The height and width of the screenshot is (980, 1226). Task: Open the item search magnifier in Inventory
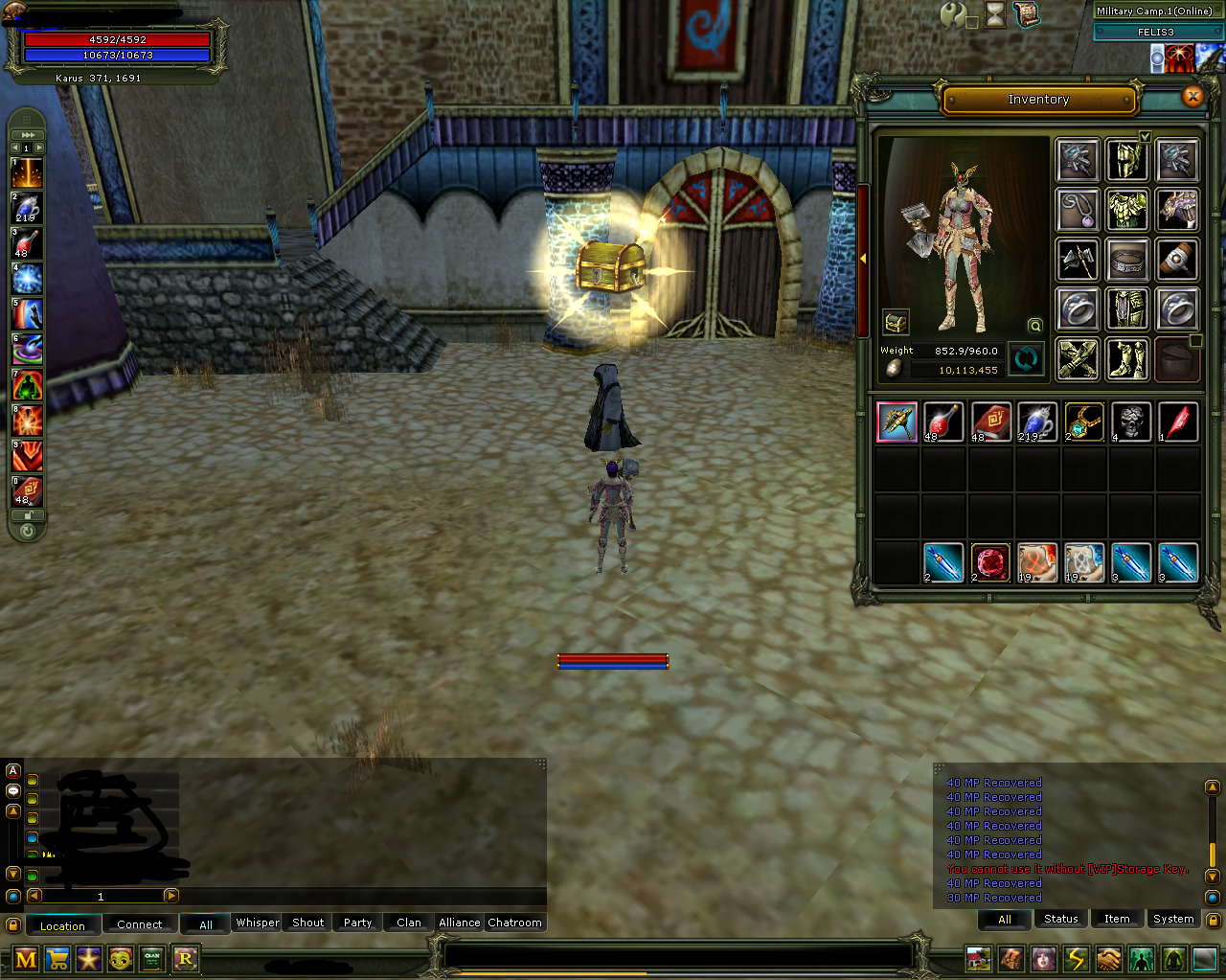click(x=1034, y=326)
